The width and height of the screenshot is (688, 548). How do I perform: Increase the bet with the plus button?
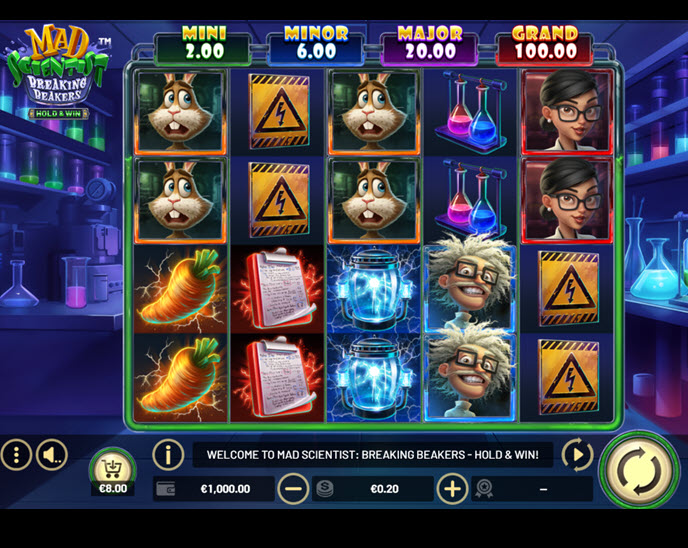452,489
